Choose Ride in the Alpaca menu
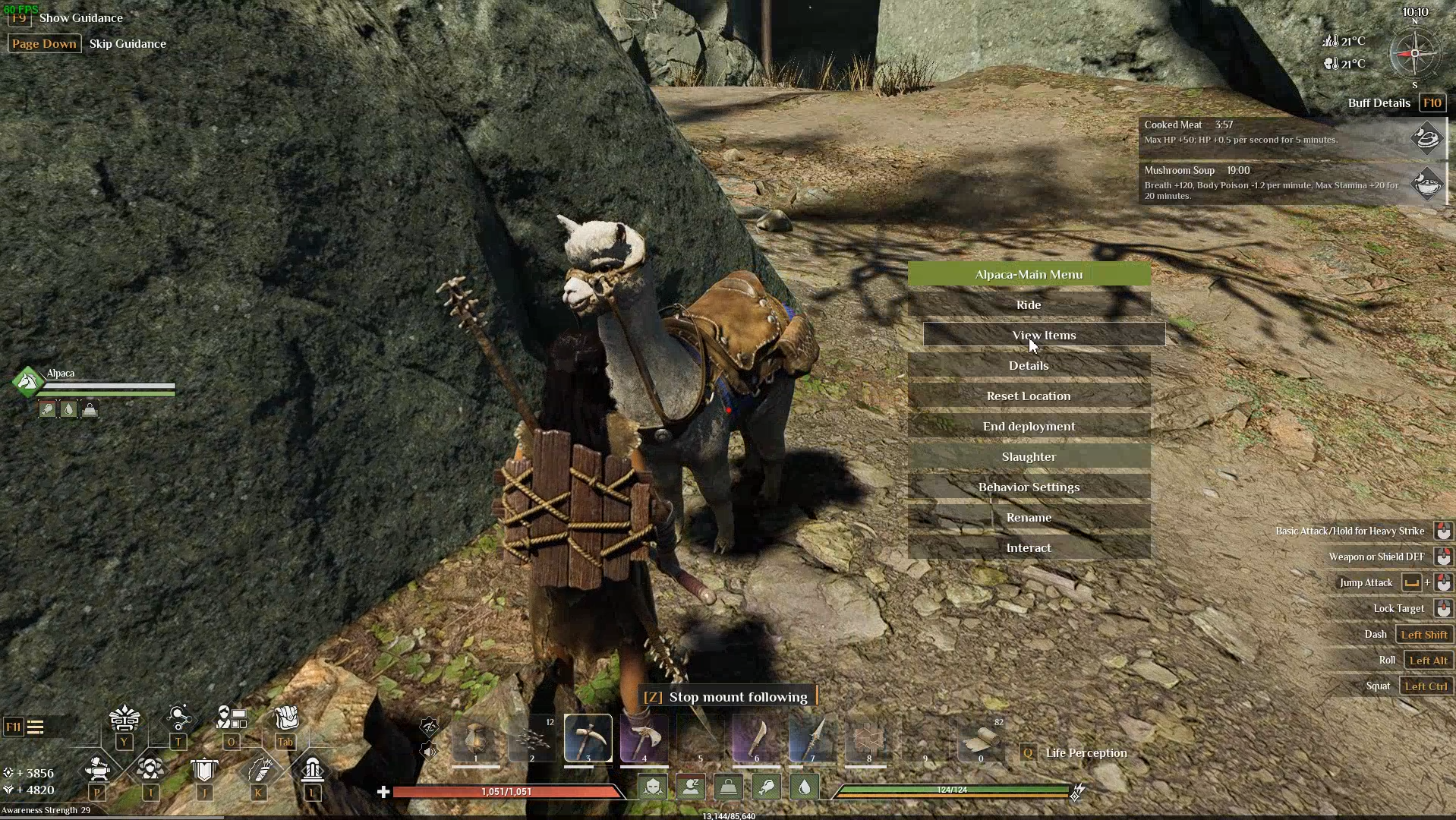Viewport: 1456px width, 820px height. click(1029, 304)
